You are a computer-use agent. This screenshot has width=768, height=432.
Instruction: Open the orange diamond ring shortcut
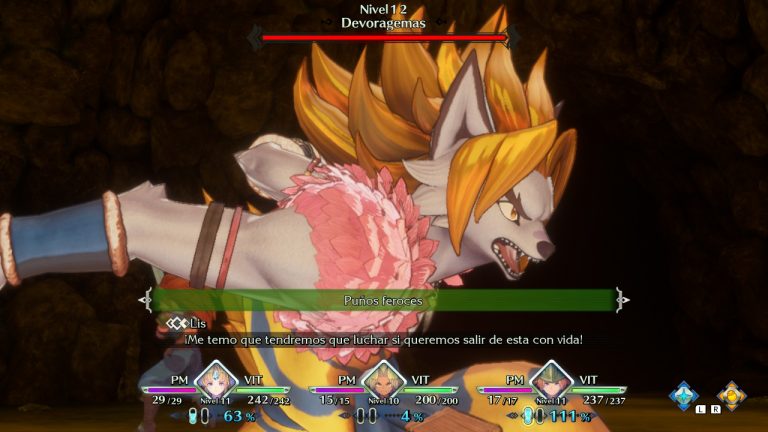[731, 395]
